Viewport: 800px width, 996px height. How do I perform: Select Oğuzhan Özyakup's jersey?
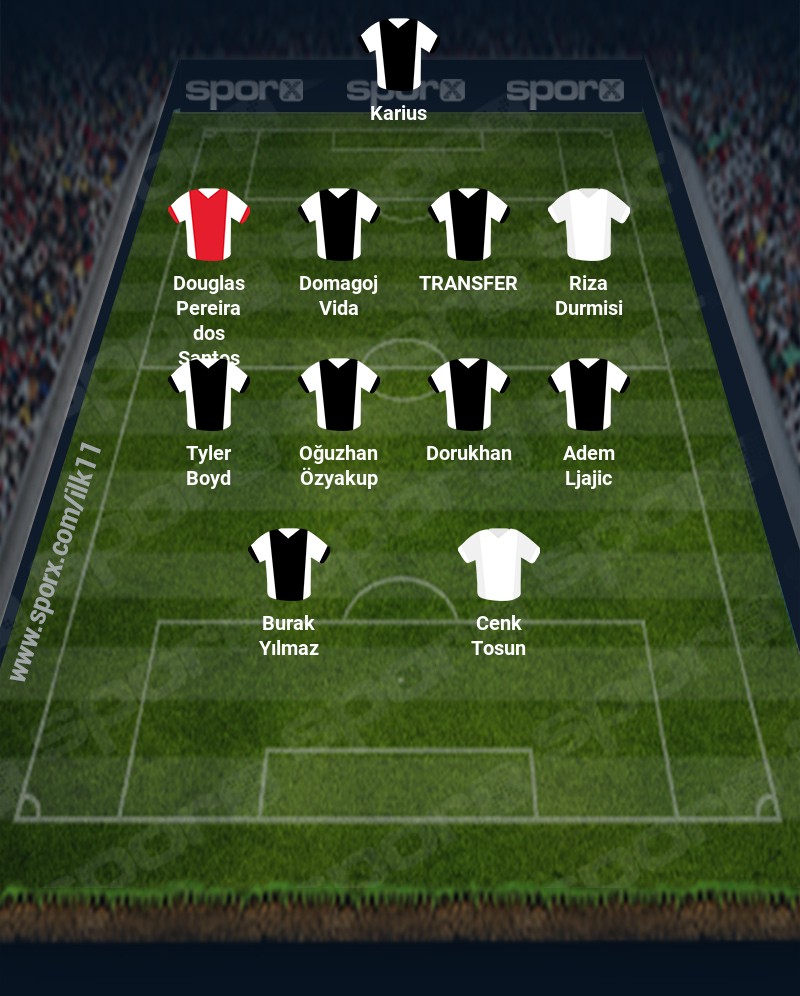tap(338, 395)
